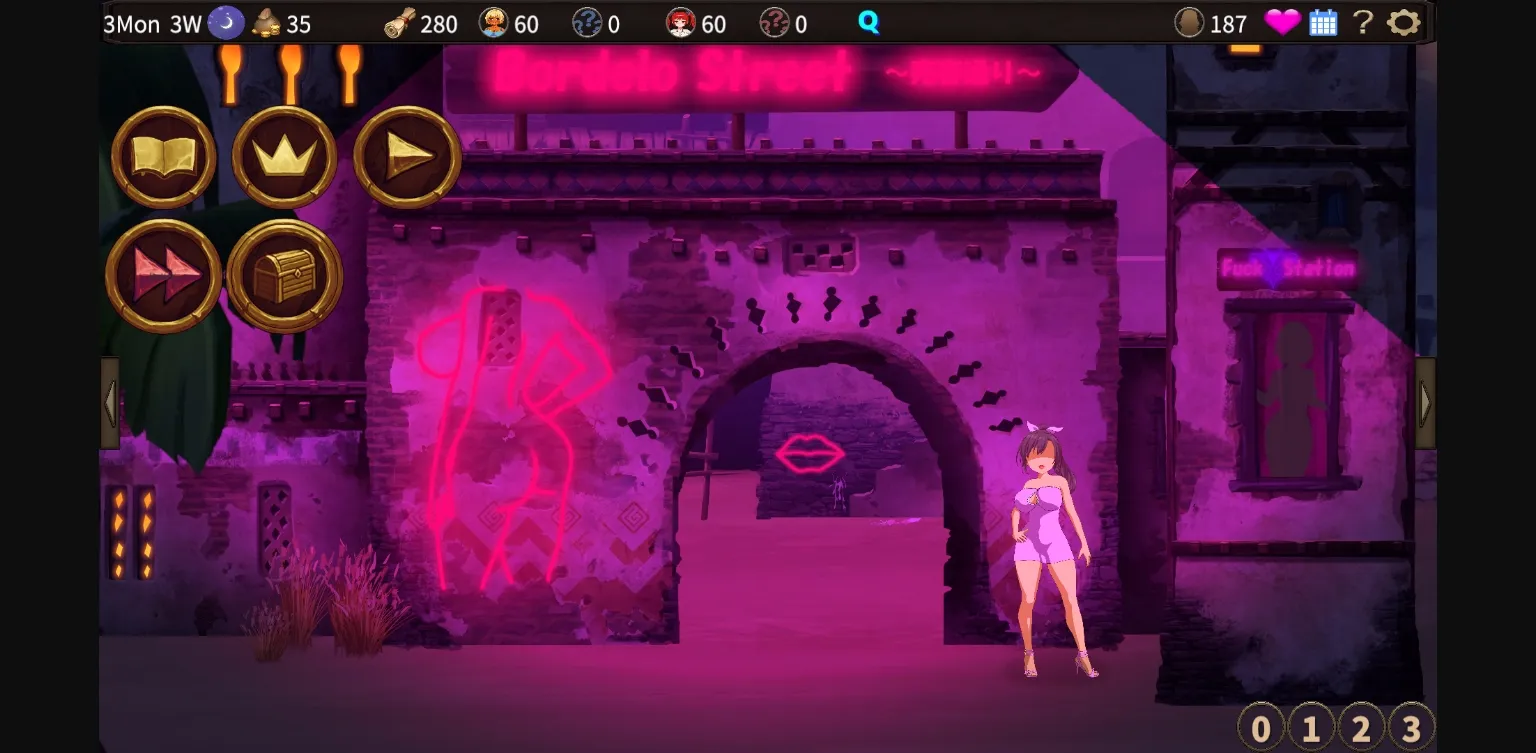1536x753 pixels.
Task: Open the treasure chest inventory icon
Action: [x=283, y=276]
